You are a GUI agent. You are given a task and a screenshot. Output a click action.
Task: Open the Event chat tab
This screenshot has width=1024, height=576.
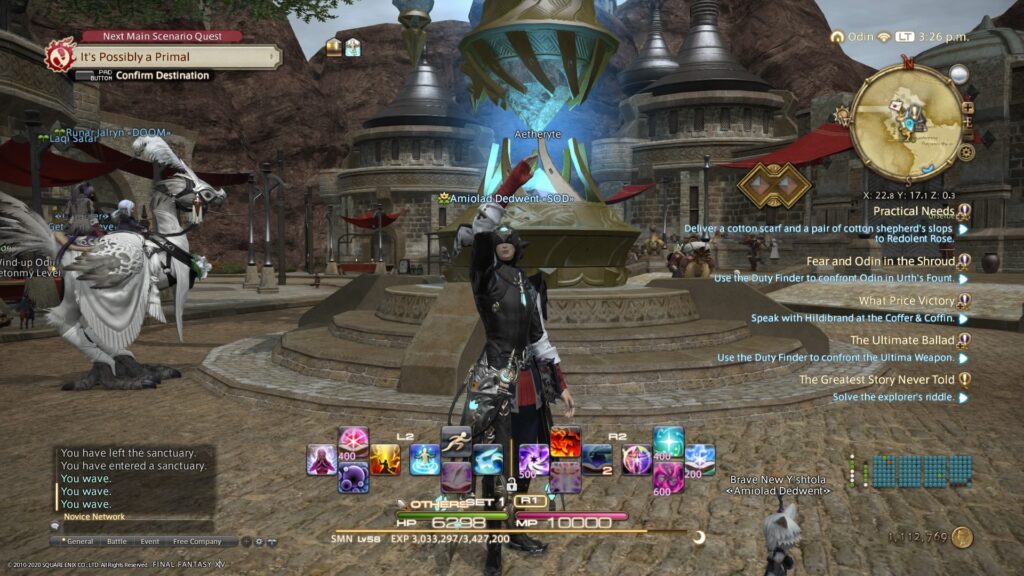(149, 541)
